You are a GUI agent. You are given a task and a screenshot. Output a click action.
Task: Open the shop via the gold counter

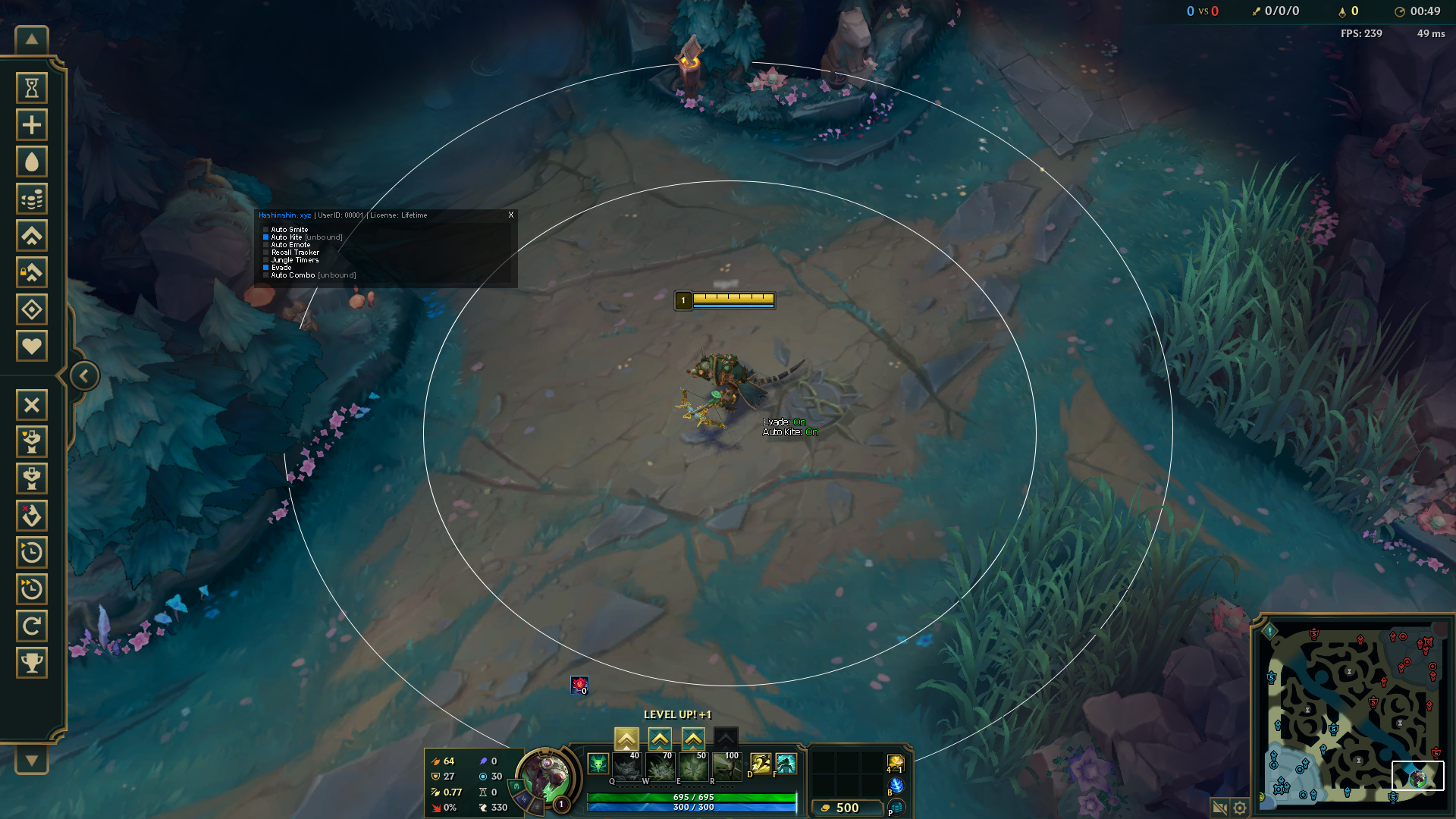click(846, 808)
